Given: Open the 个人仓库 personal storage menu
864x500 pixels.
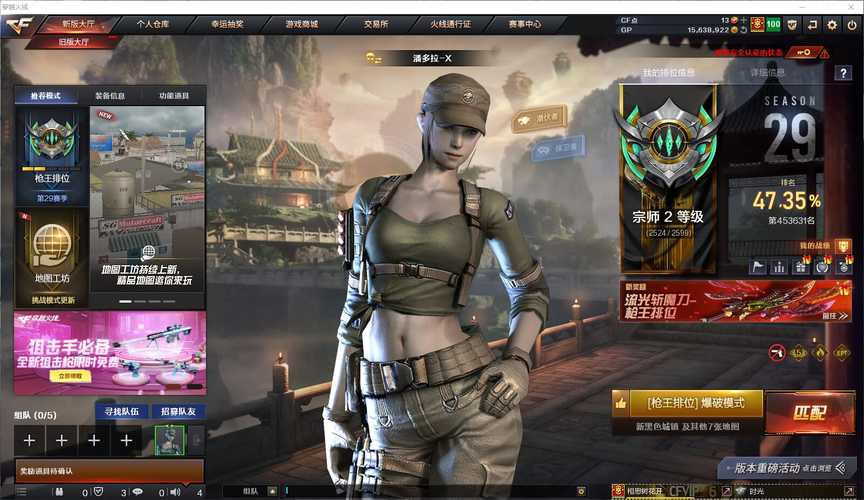Looking at the screenshot, I should 153,23.
